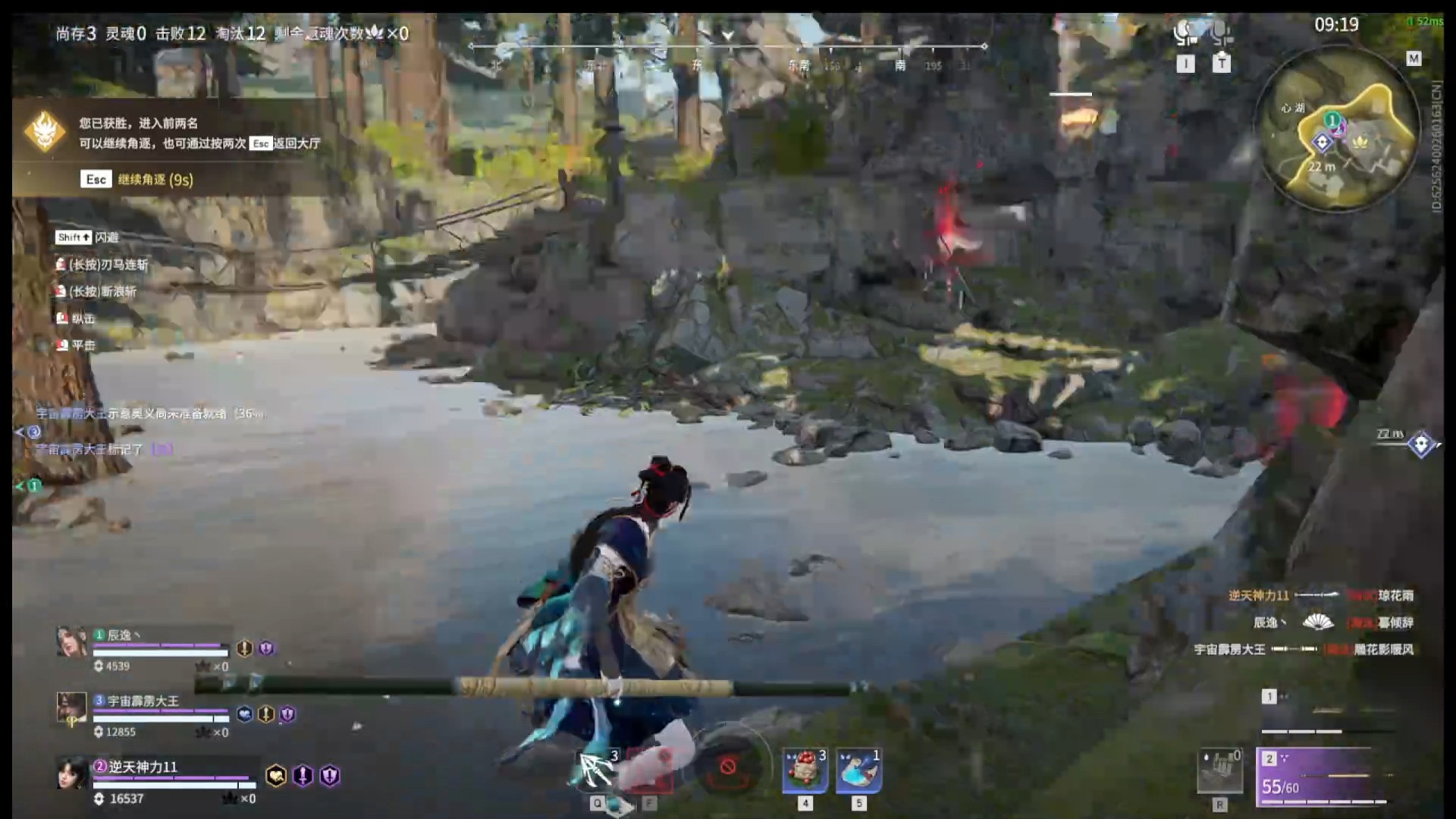
Task: Click the diamond waypoint marker on minimap
Action: click(x=1323, y=142)
